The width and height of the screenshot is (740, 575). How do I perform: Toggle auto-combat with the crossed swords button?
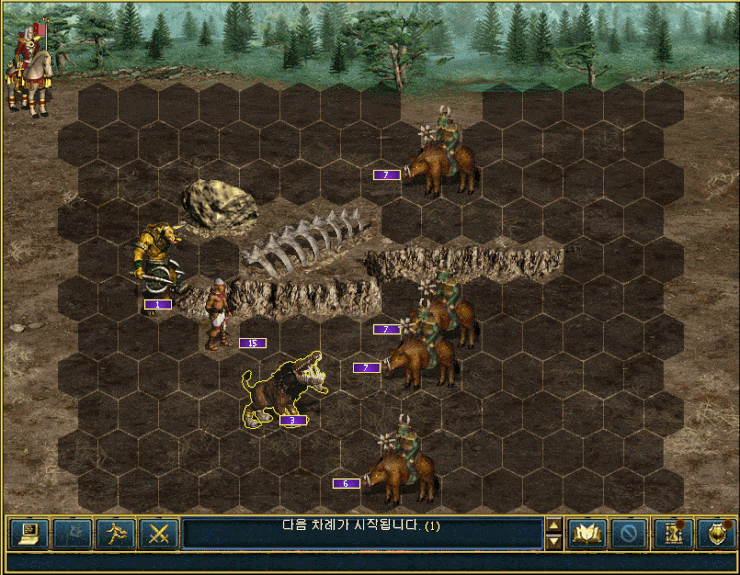[157, 533]
